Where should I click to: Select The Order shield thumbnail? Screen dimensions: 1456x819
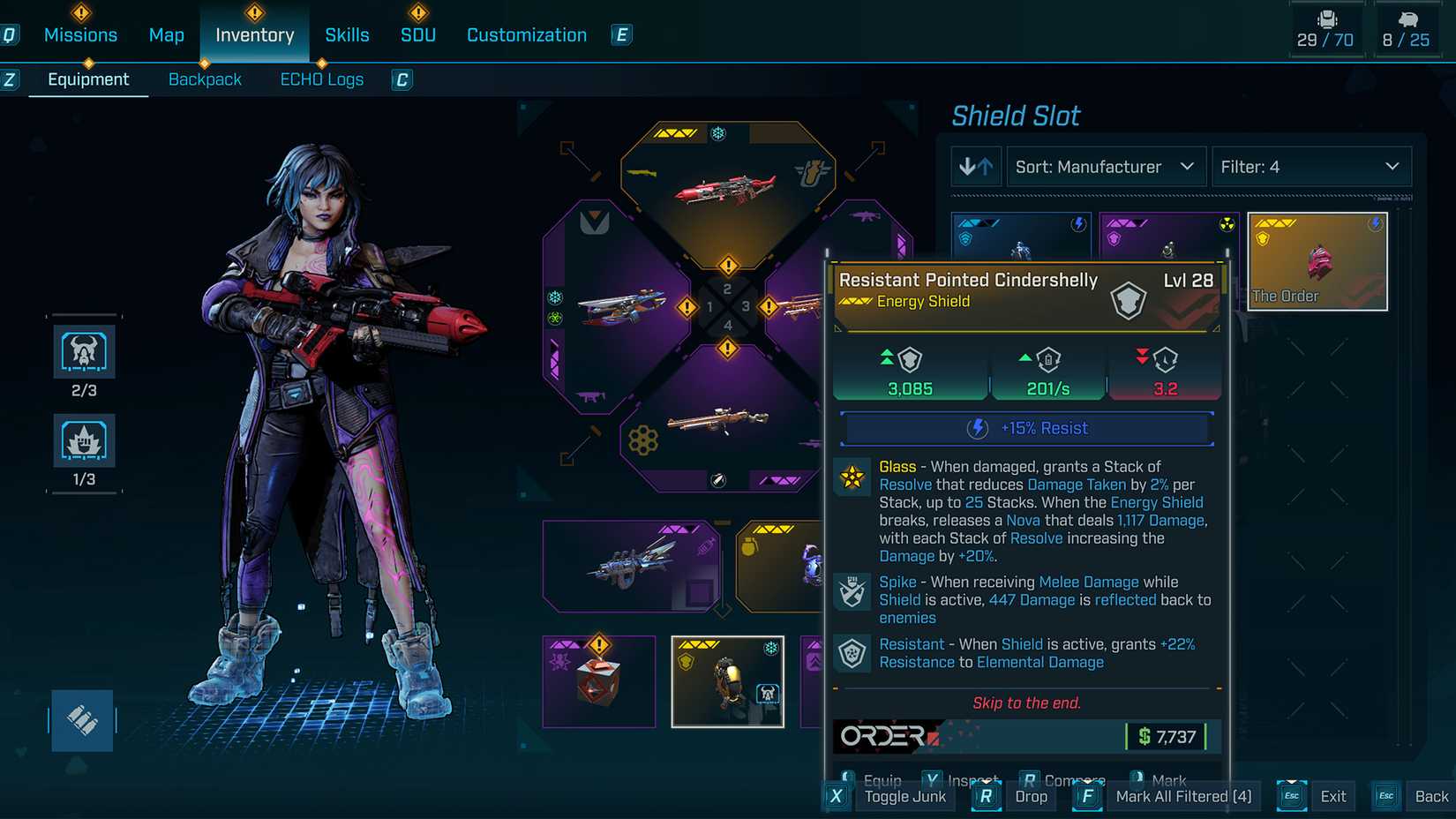1317,261
